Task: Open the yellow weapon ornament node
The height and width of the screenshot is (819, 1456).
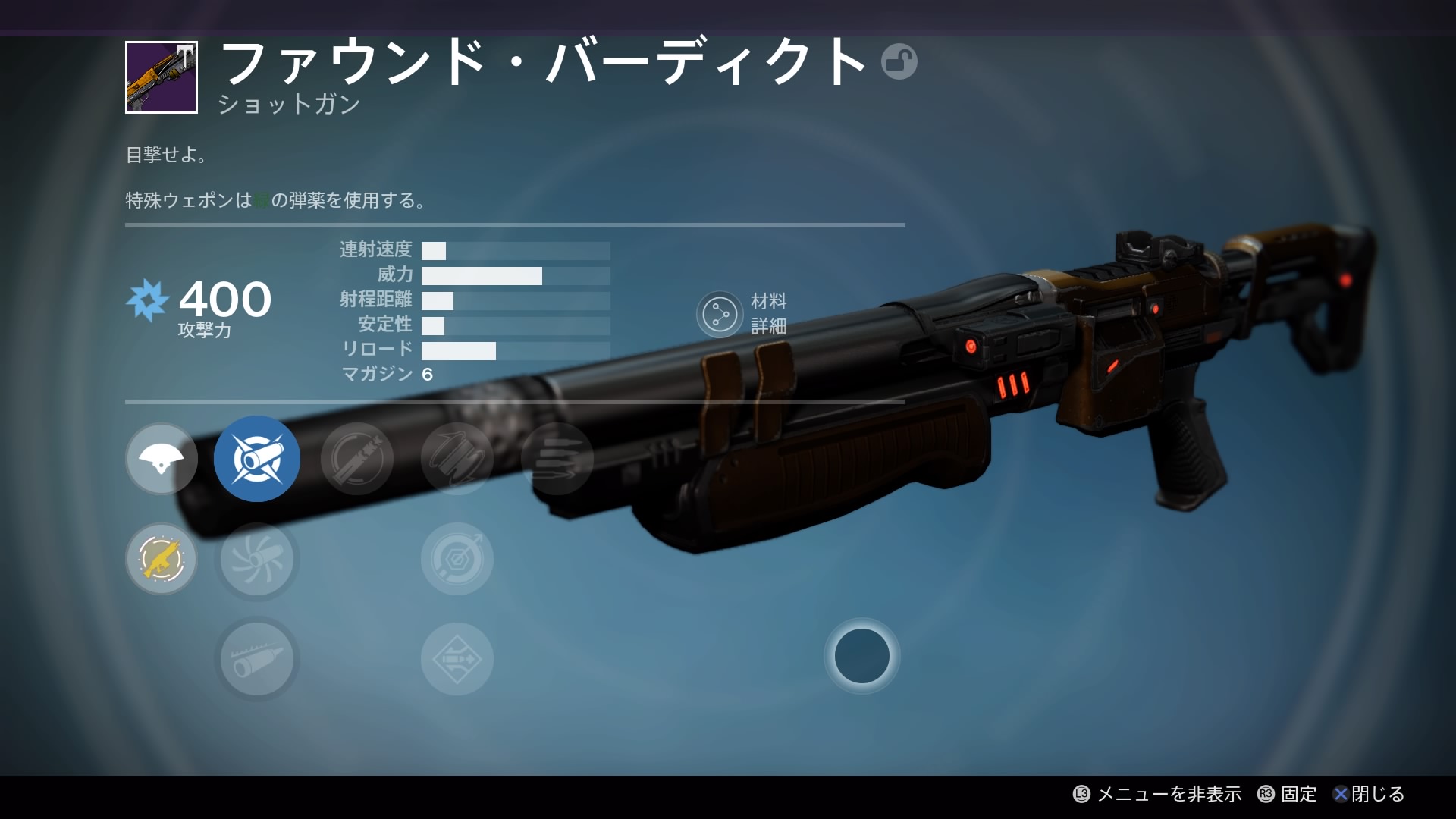Action: coord(162,559)
